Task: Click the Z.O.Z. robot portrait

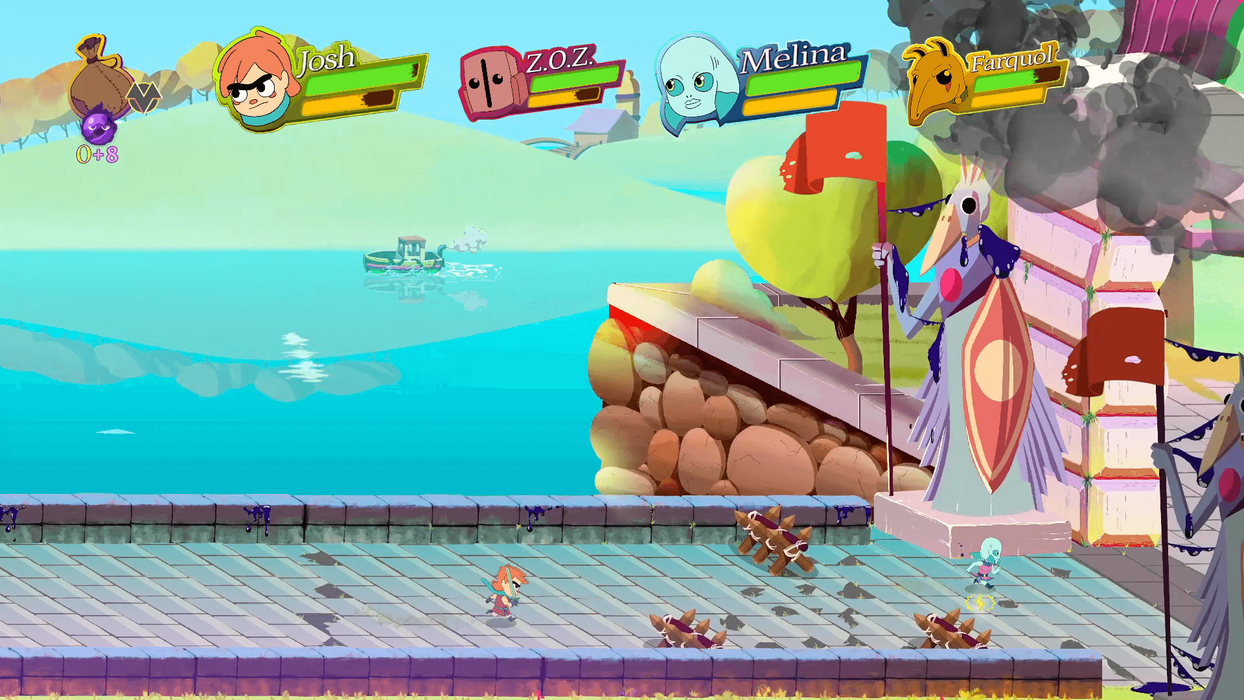Action: [x=491, y=82]
